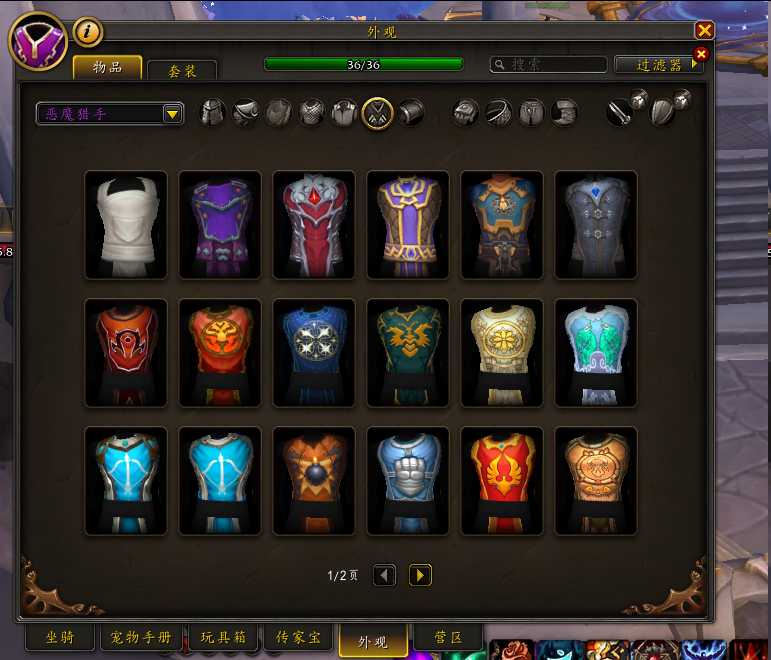Close the 外观 appearance window
Image resolution: width=771 pixels, height=660 pixels.
[704, 31]
